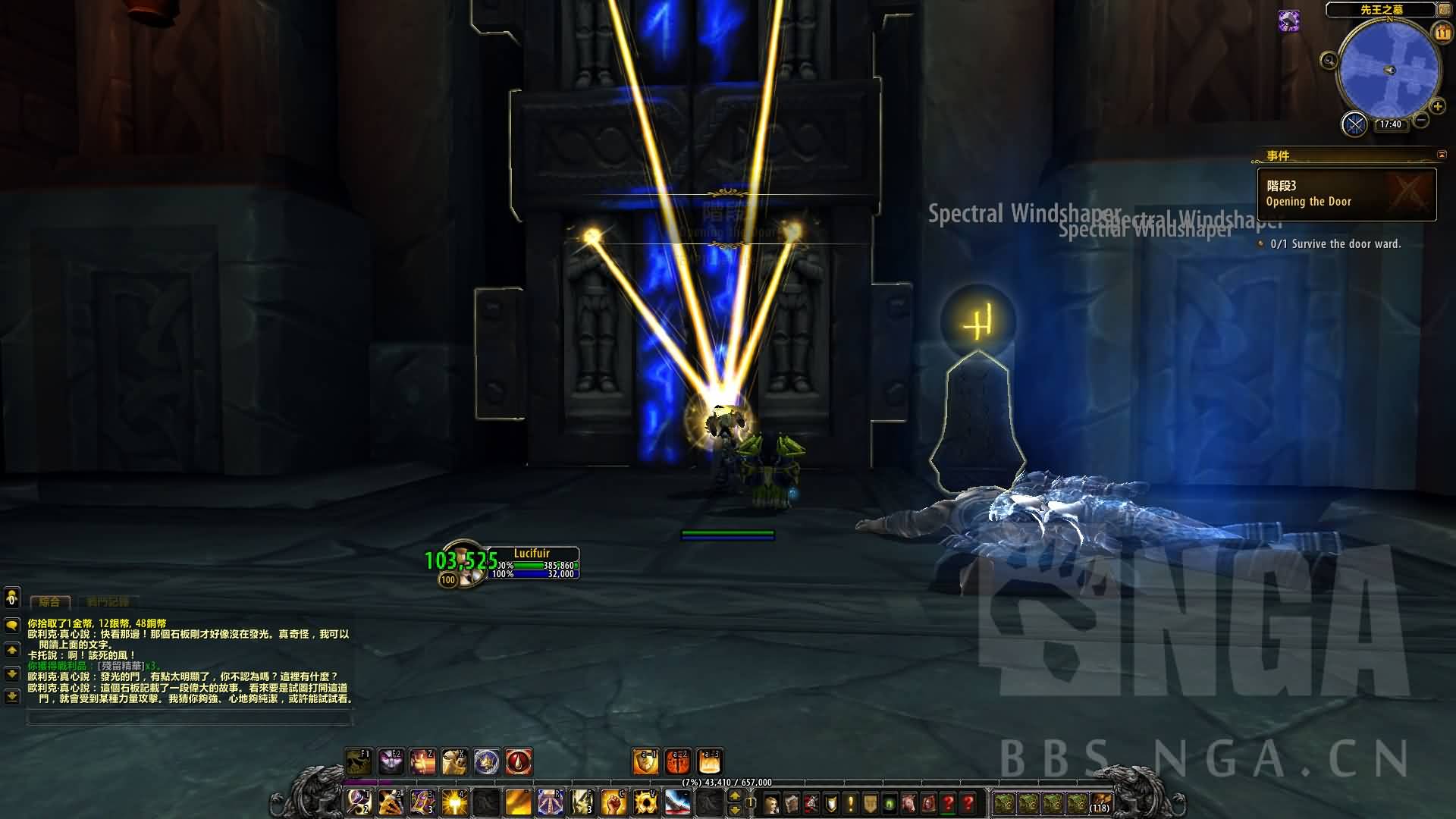Use the glowing fist ability
The width and height of the screenshot is (1456, 819).
point(613,802)
